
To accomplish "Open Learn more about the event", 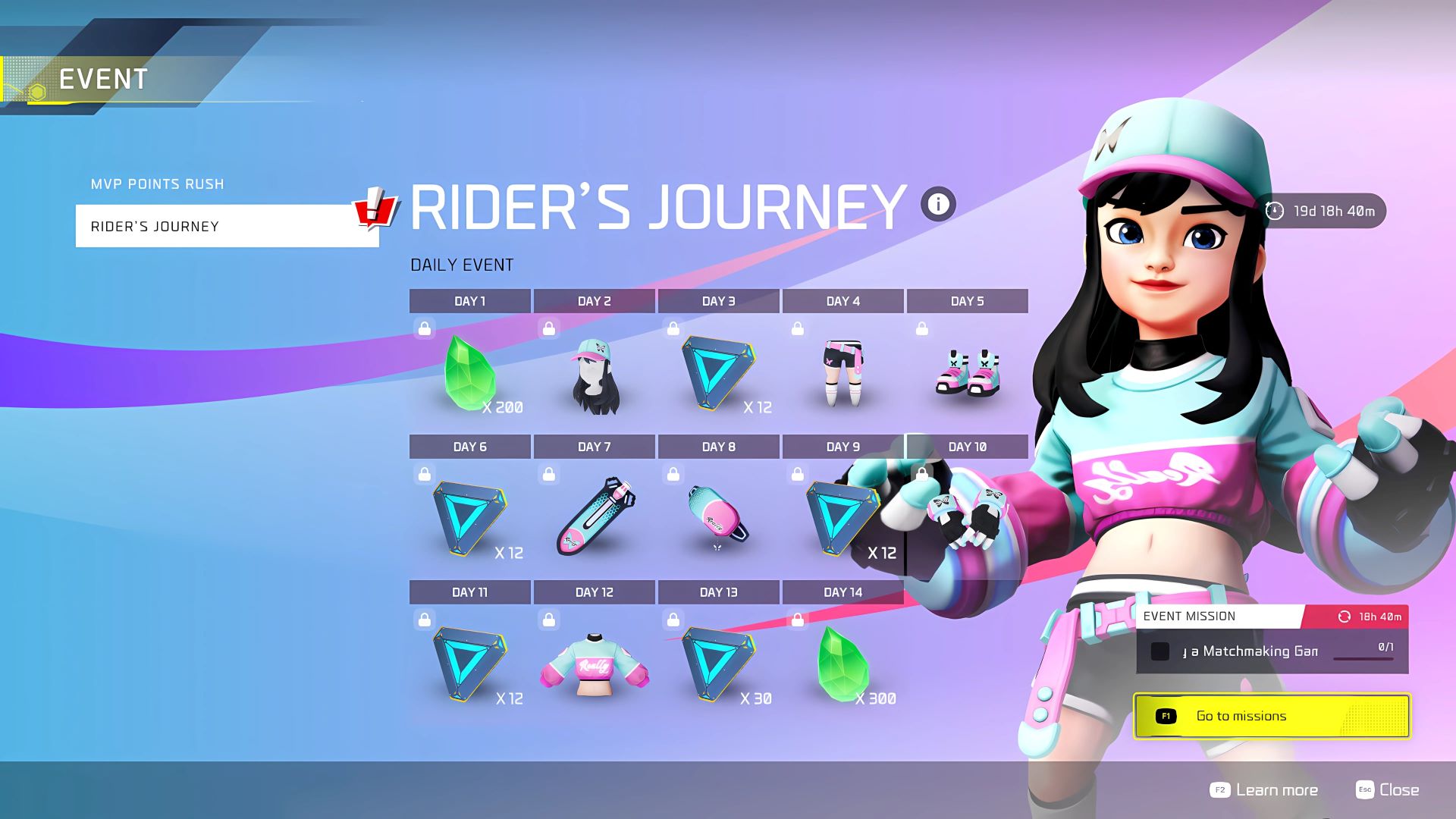I will pyautogui.click(x=1264, y=790).
